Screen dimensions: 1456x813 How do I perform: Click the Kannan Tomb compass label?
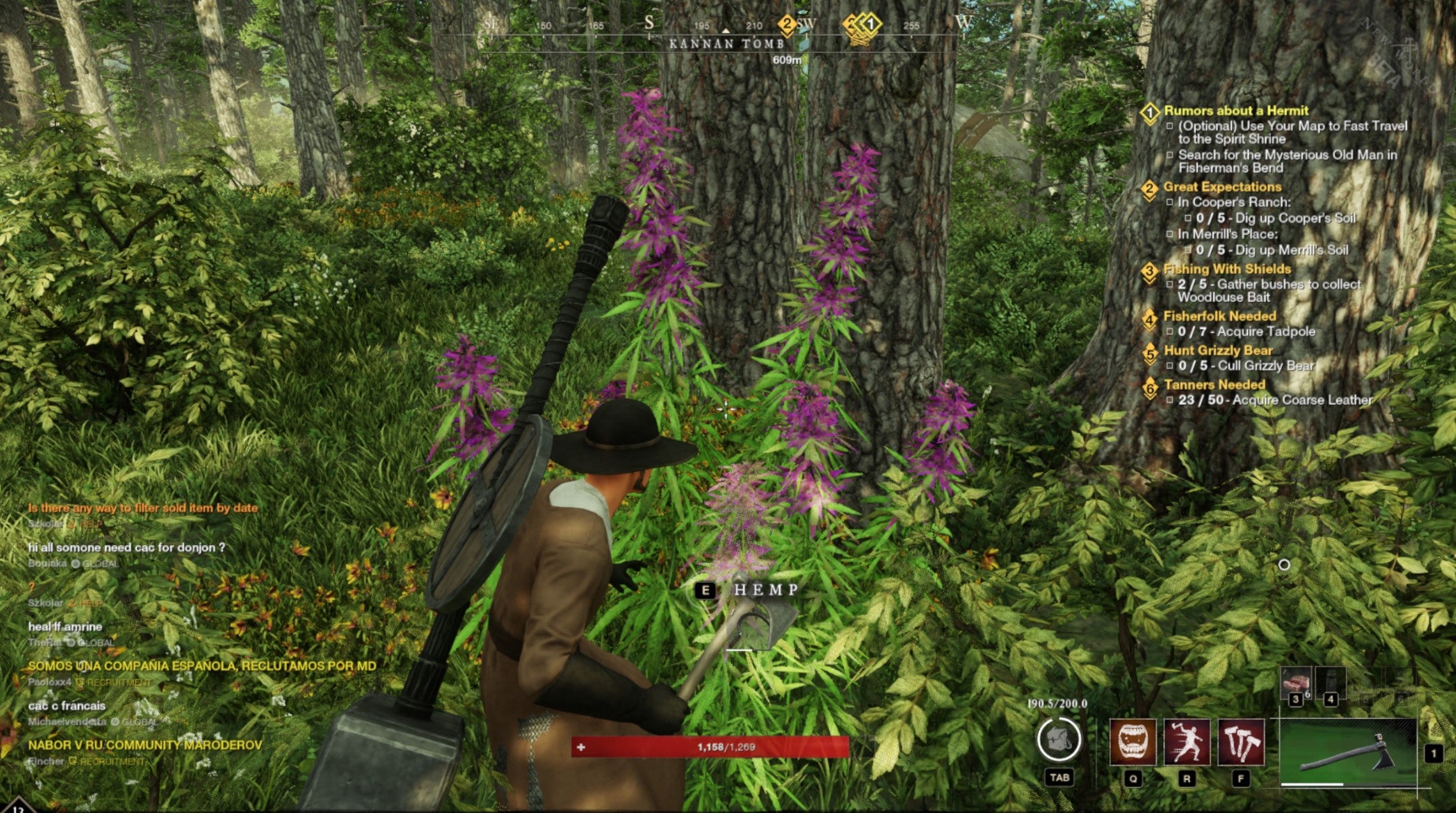[726, 44]
